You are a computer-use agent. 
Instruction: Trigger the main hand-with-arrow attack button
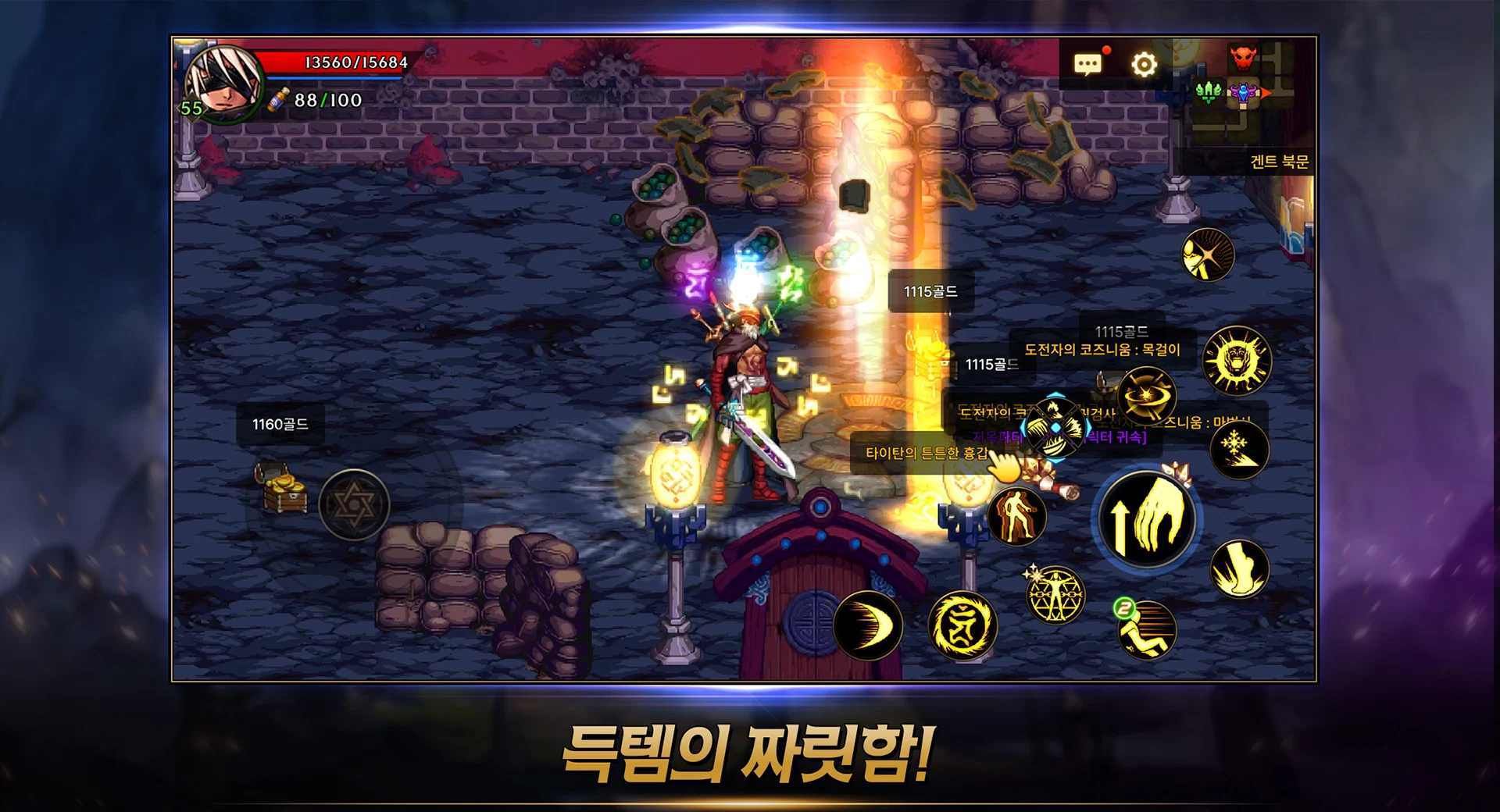[1146, 517]
